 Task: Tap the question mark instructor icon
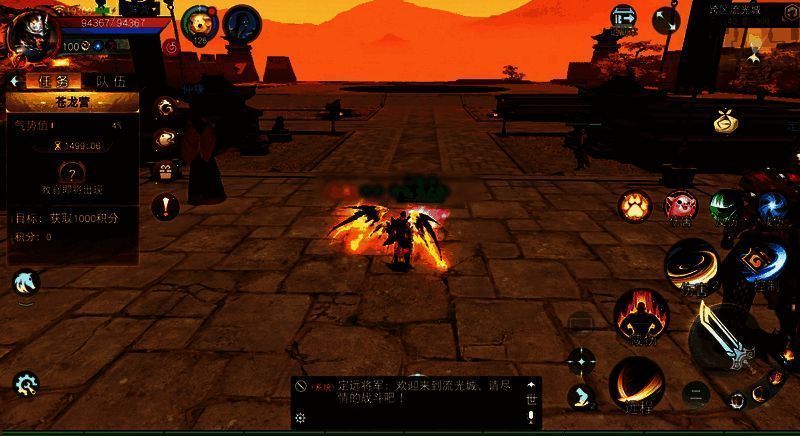71,174
